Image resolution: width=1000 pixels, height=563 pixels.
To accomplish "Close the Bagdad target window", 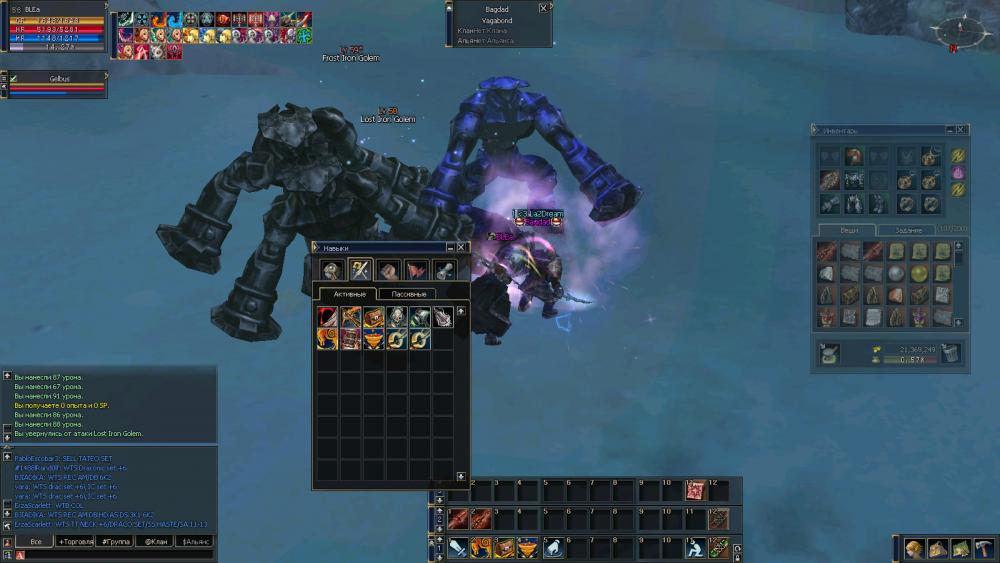I will (x=543, y=8).
